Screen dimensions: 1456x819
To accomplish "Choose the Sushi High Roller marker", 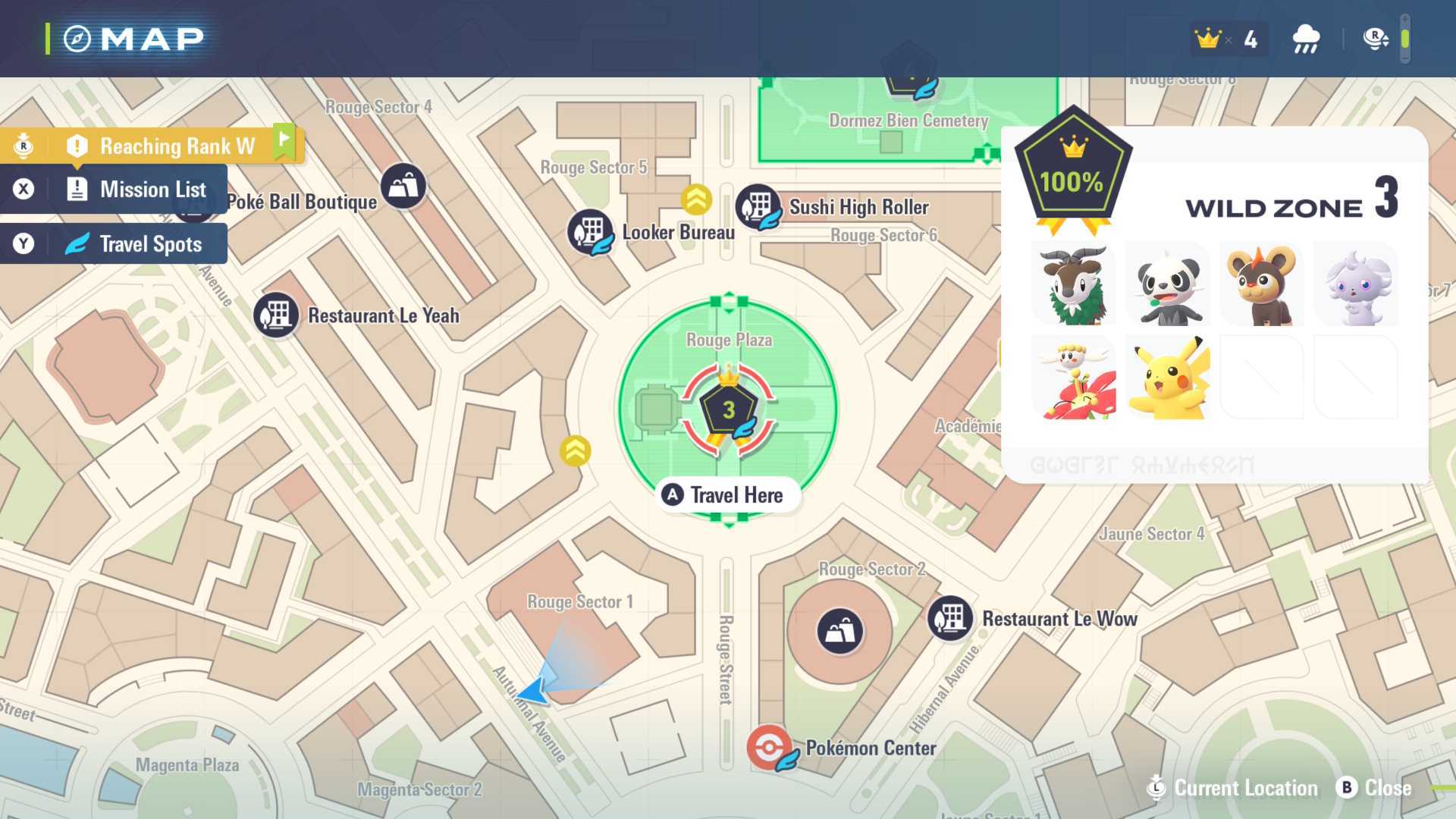I will pyautogui.click(x=758, y=206).
